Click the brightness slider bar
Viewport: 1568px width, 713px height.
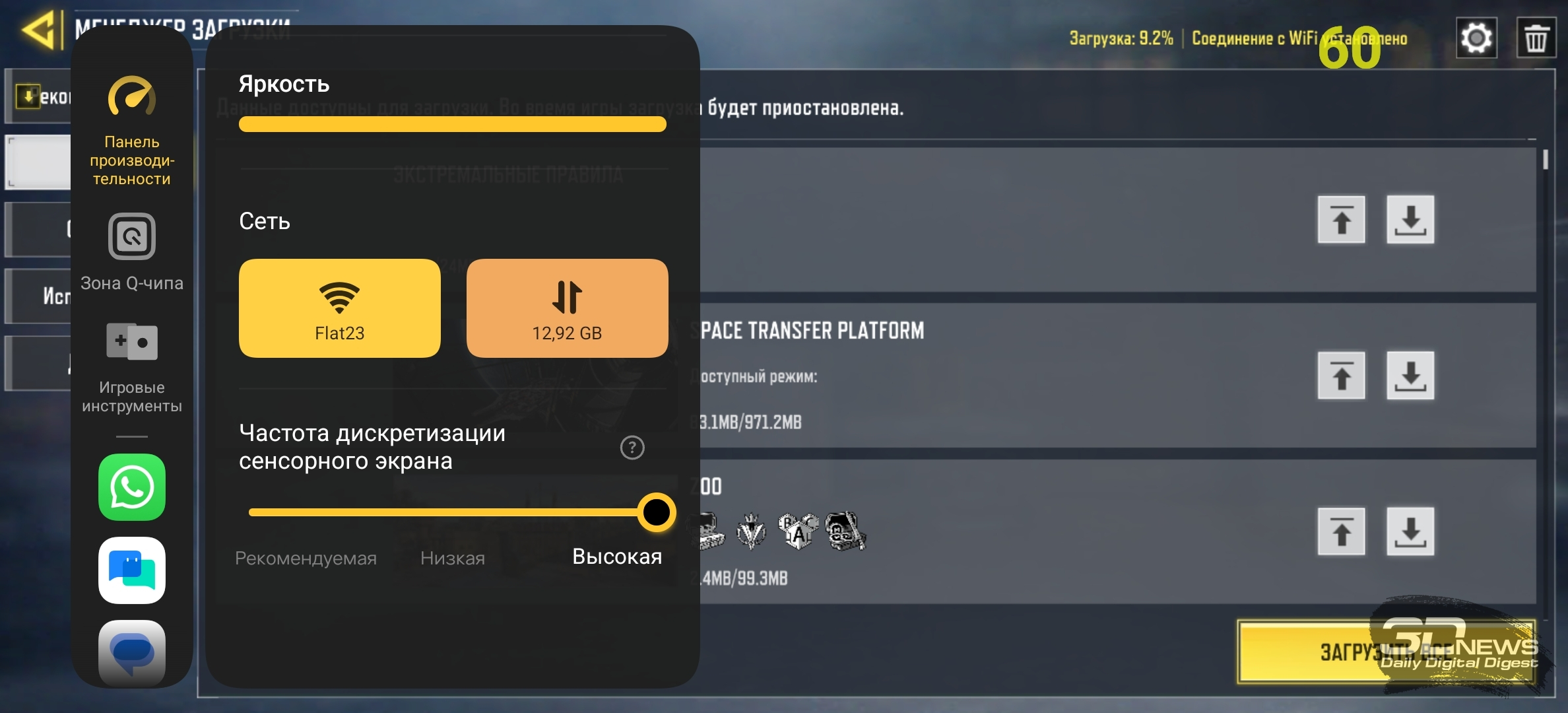point(452,124)
